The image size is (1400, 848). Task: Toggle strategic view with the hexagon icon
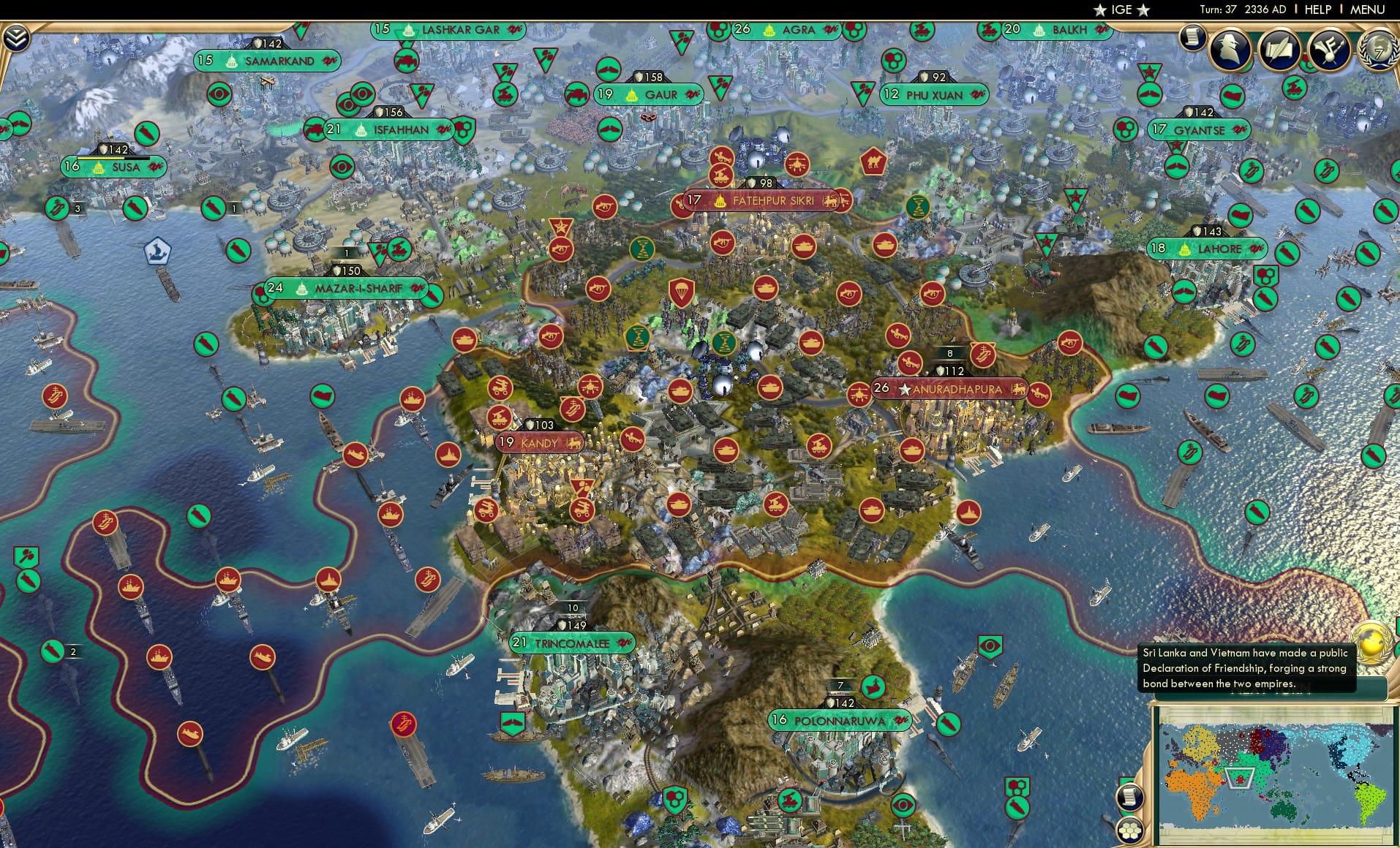coord(1131,831)
